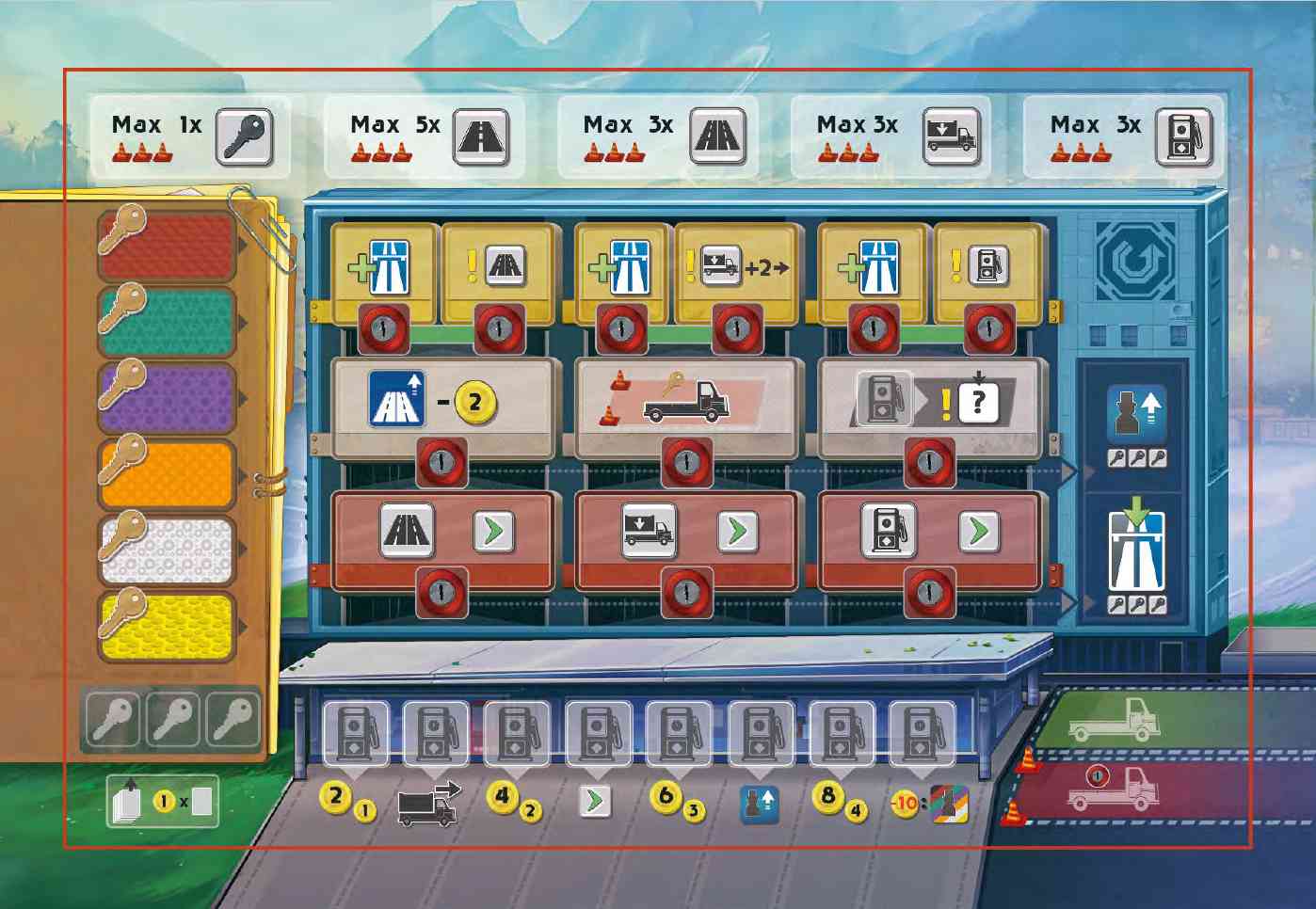Select the Max 3x gas pump tile
This screenshot has width=1316, height=909.
click(1124, 137)
